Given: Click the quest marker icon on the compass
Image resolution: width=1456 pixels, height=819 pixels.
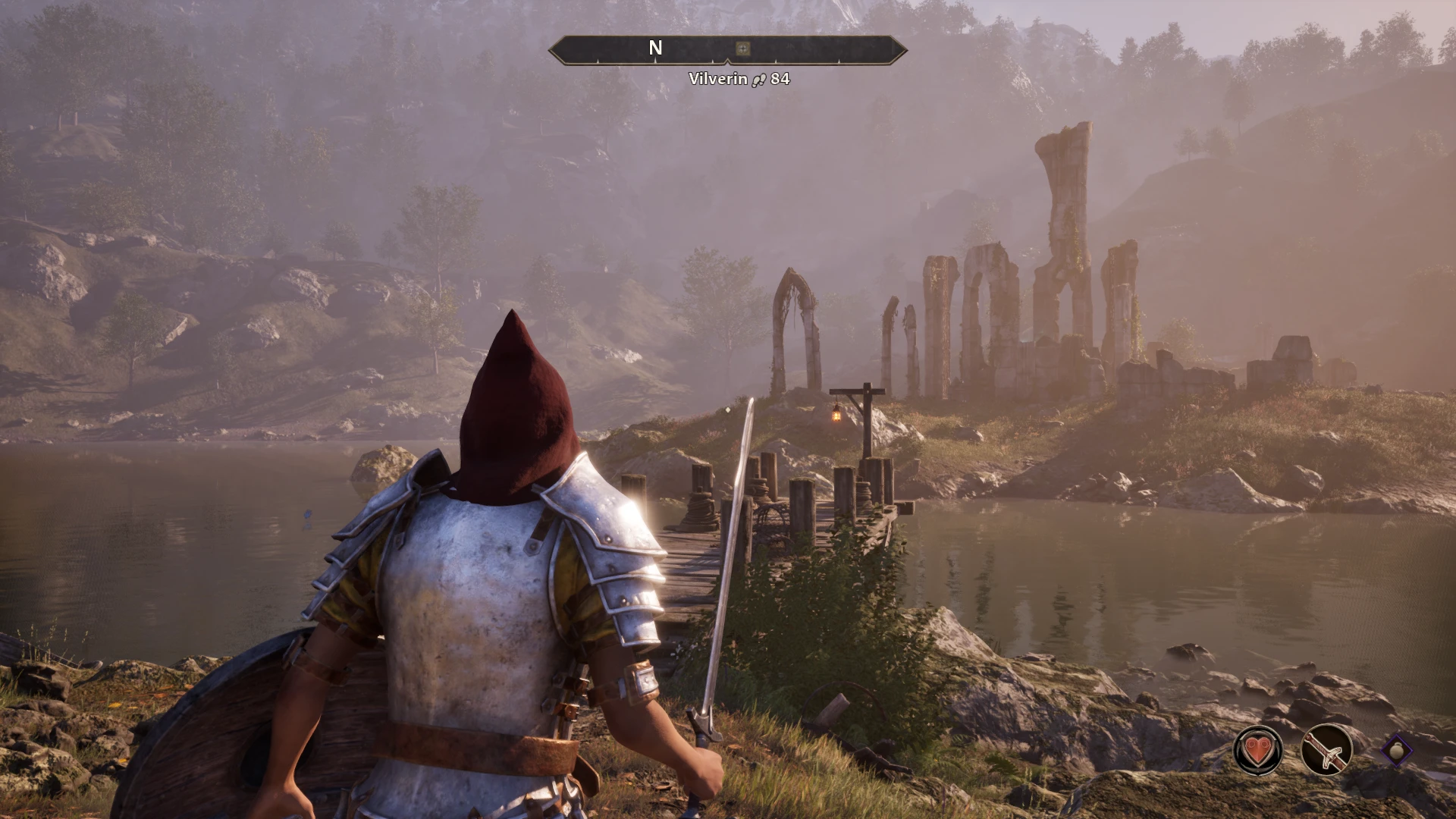Looking at the screenshot, I should pyautogui.click(x=742, y=49).
